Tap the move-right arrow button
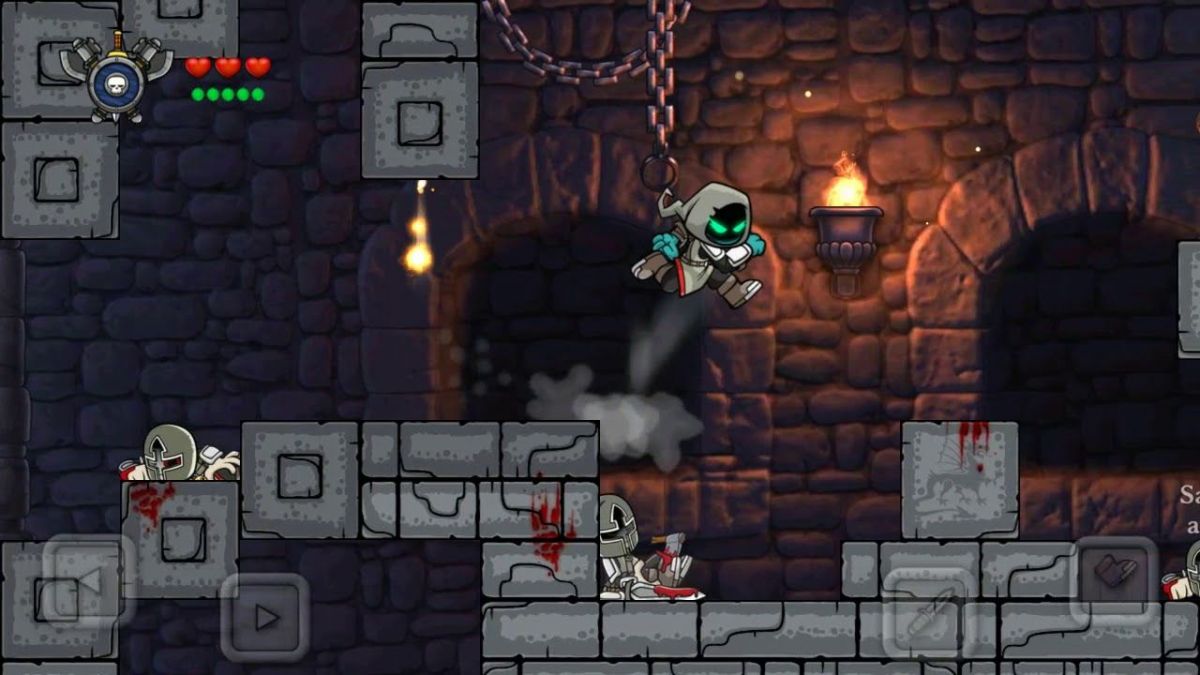 point(264,617)
